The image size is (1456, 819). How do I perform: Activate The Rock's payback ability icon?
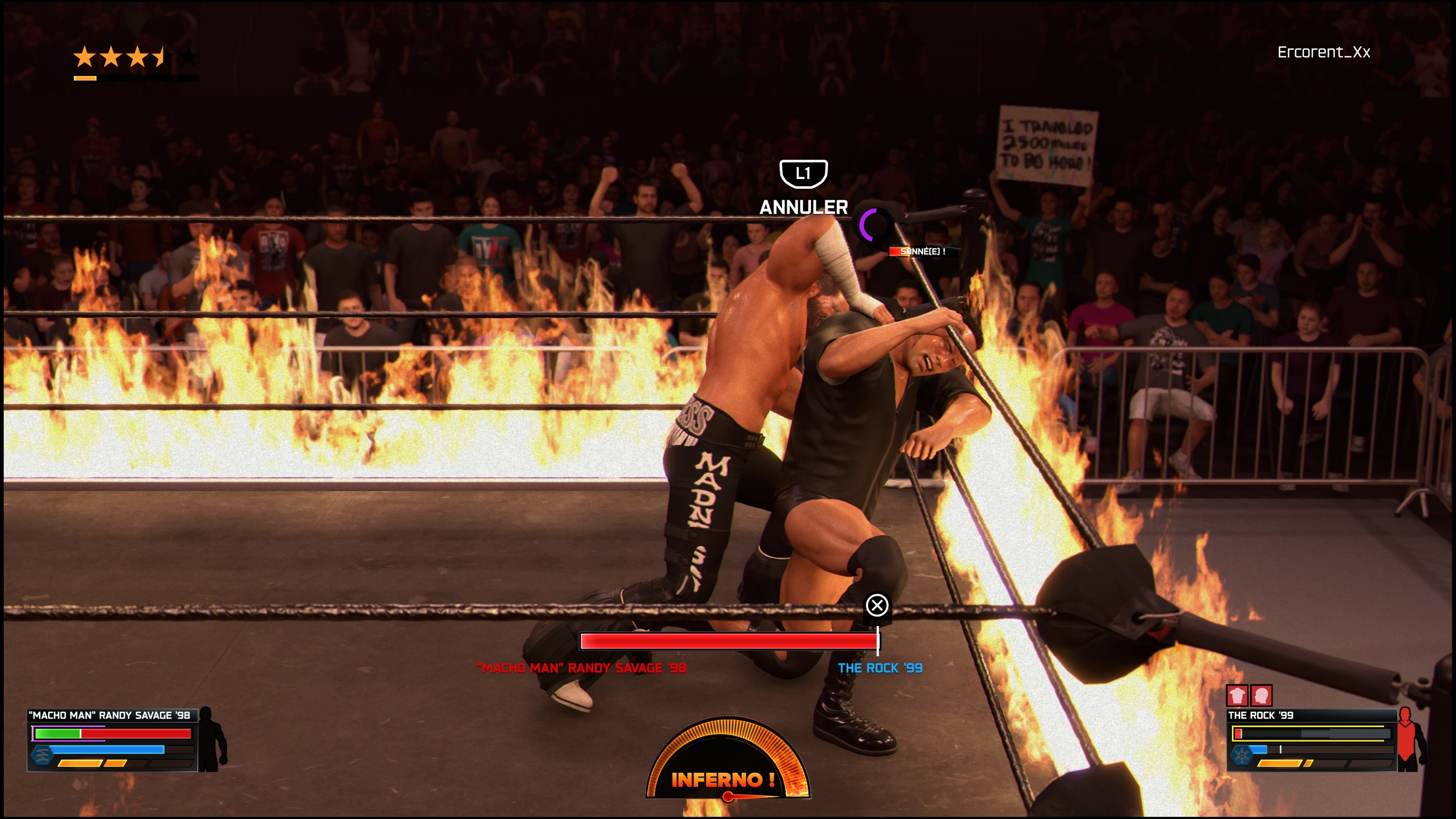pyautogui.click(x=1242, y=755)
